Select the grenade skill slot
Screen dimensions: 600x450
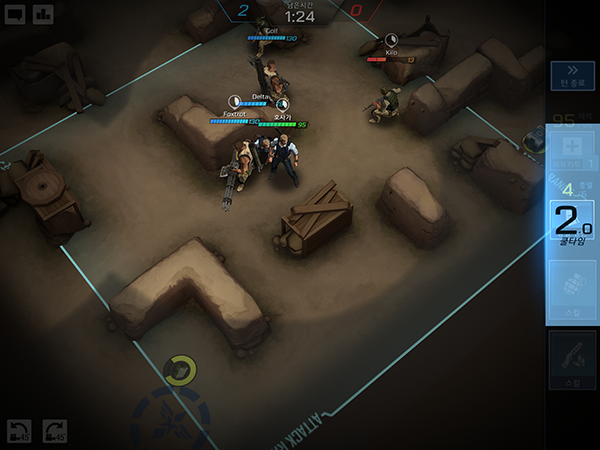(572, 290)
